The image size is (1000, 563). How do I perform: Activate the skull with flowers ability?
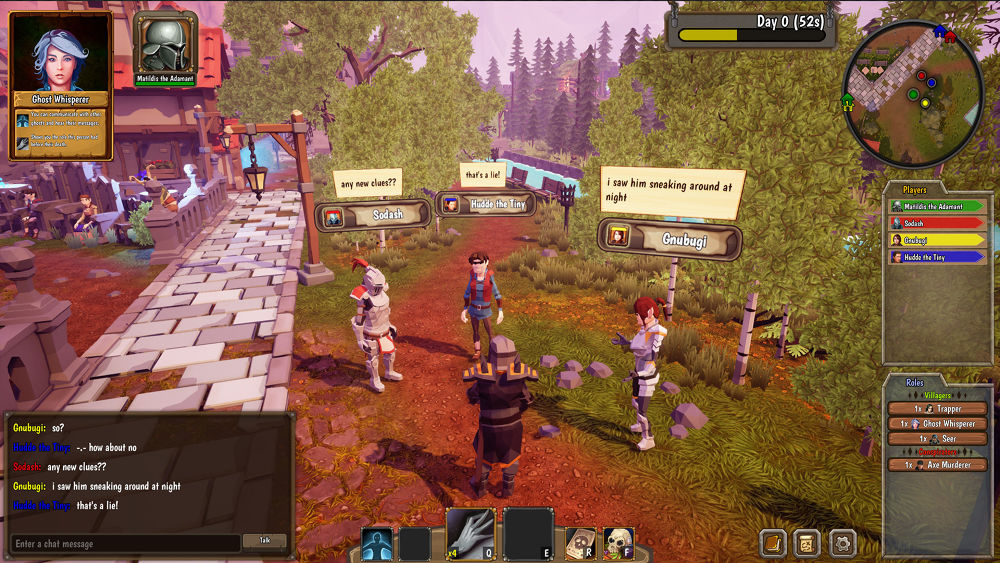point(619,543)
